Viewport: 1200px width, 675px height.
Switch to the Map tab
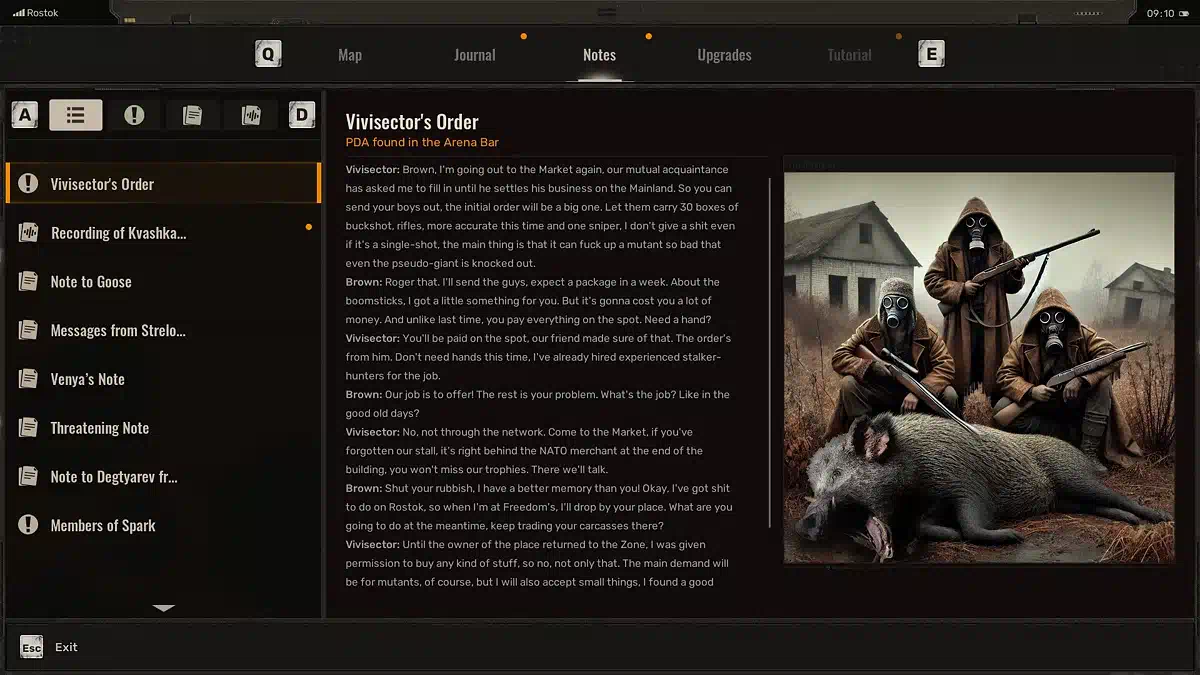(x=350, y=55)
